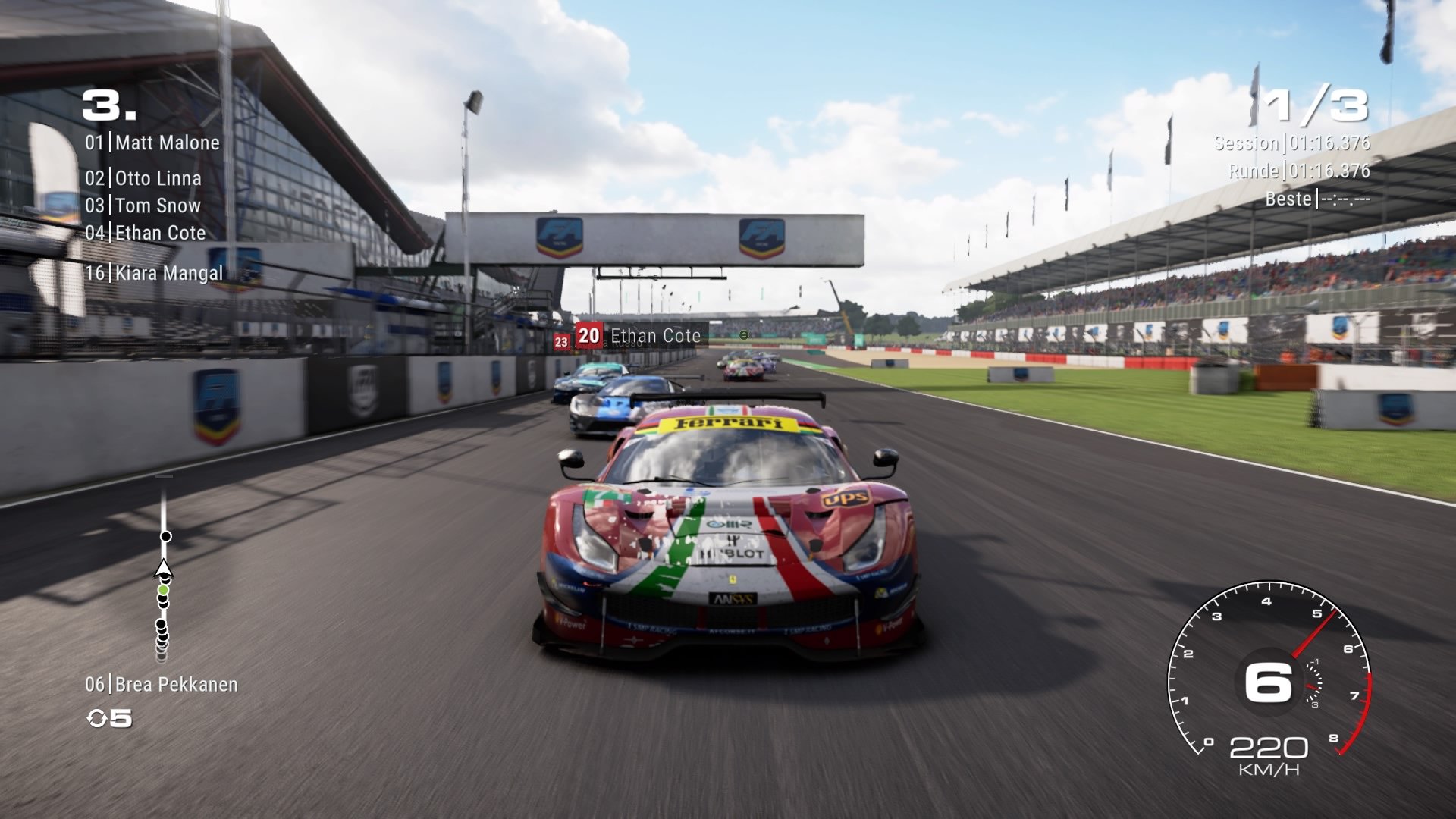Click the vertical track progress minimap
This screenshot has width=1456, height=819.
163,569
